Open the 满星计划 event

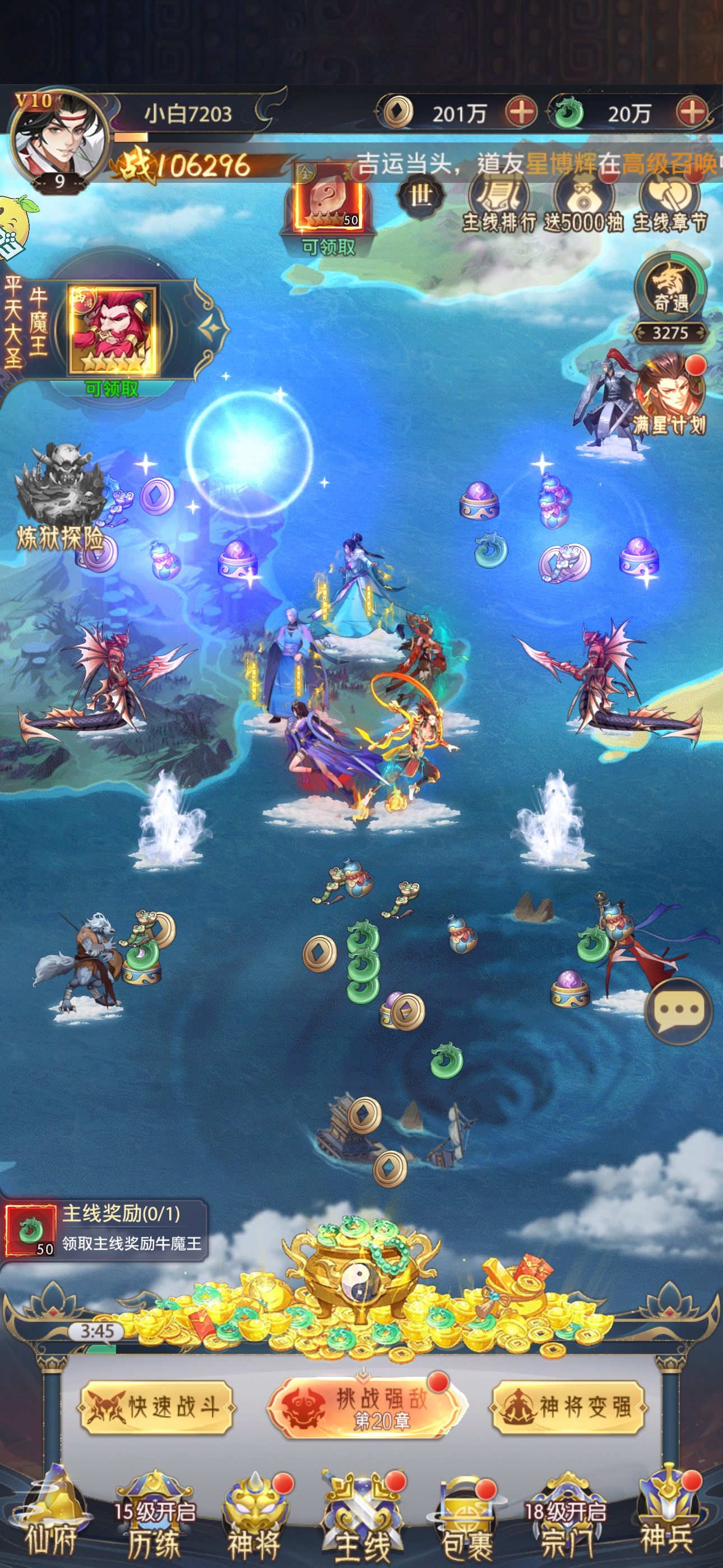(x=669, y=396)
